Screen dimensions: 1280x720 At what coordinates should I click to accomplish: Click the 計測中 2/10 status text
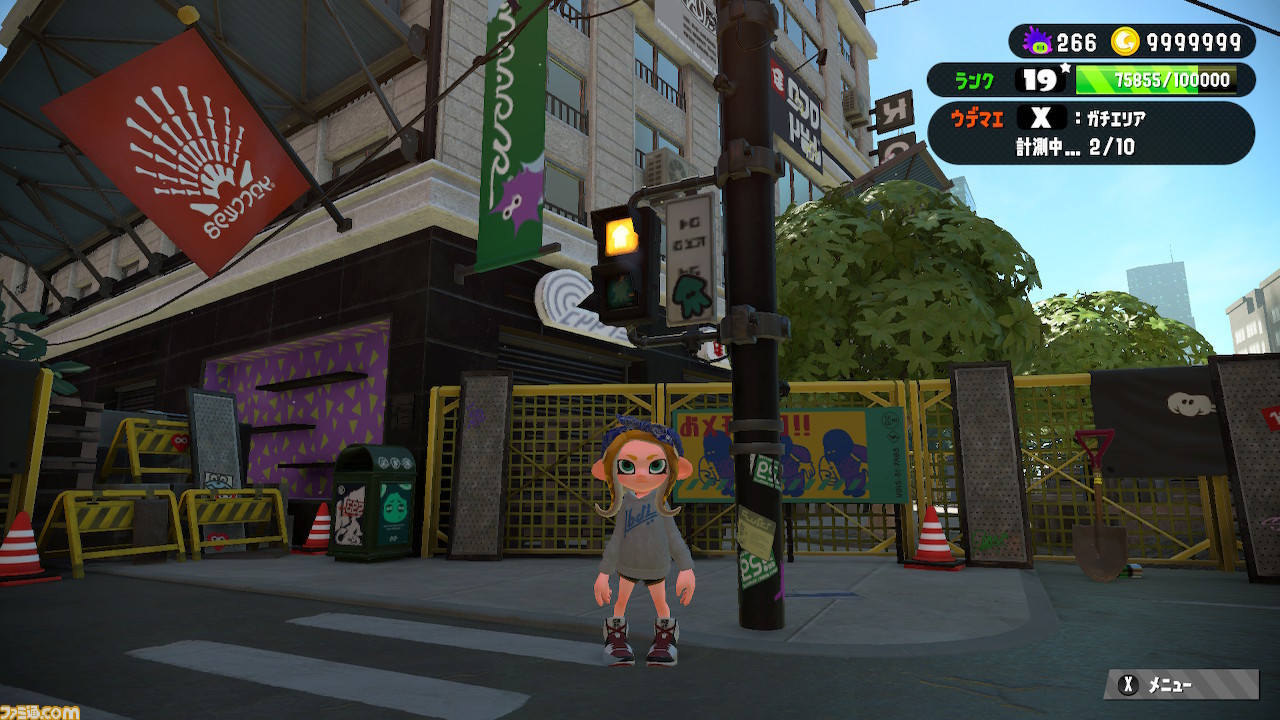tap(1072, 147)
